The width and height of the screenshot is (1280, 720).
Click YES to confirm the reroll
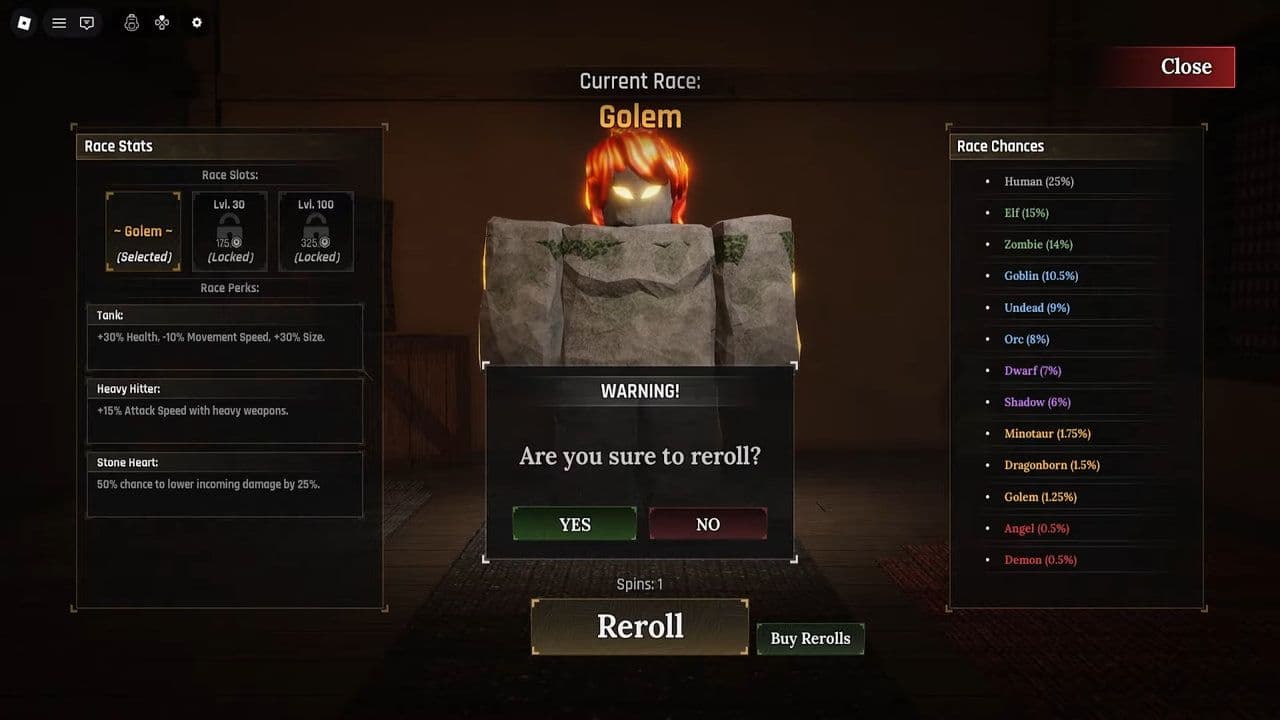pyautogui.click(x=573, y=523)
